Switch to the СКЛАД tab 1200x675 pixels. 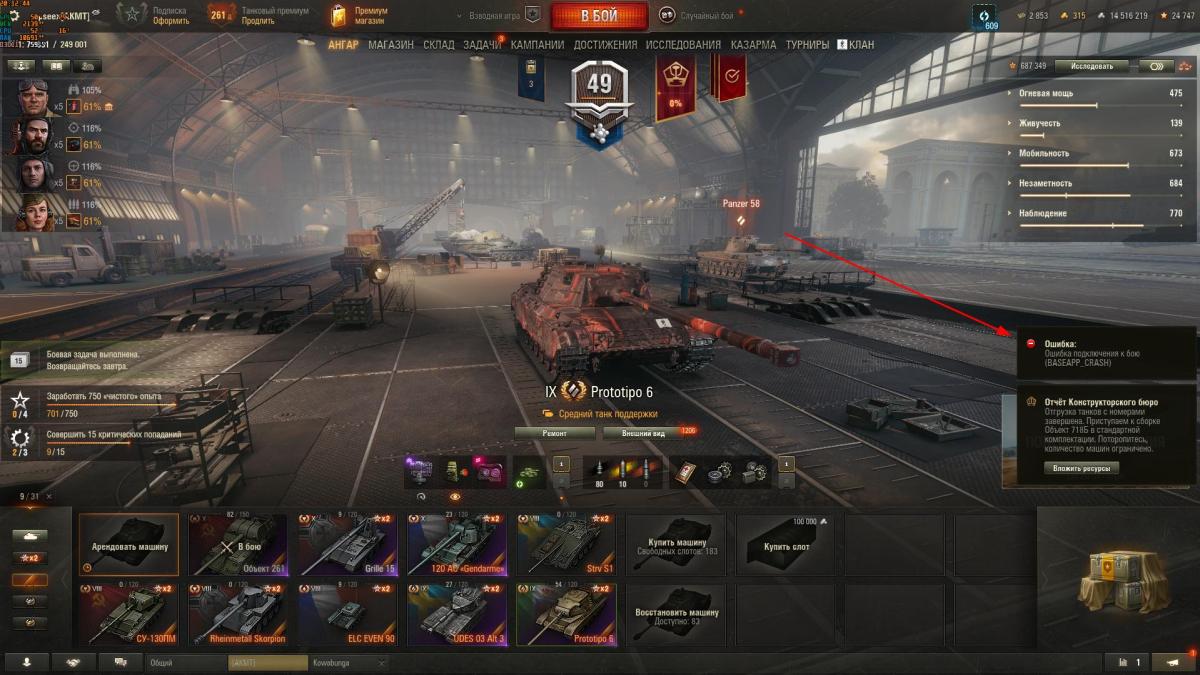pyautogui.click(x=439, y=45)
